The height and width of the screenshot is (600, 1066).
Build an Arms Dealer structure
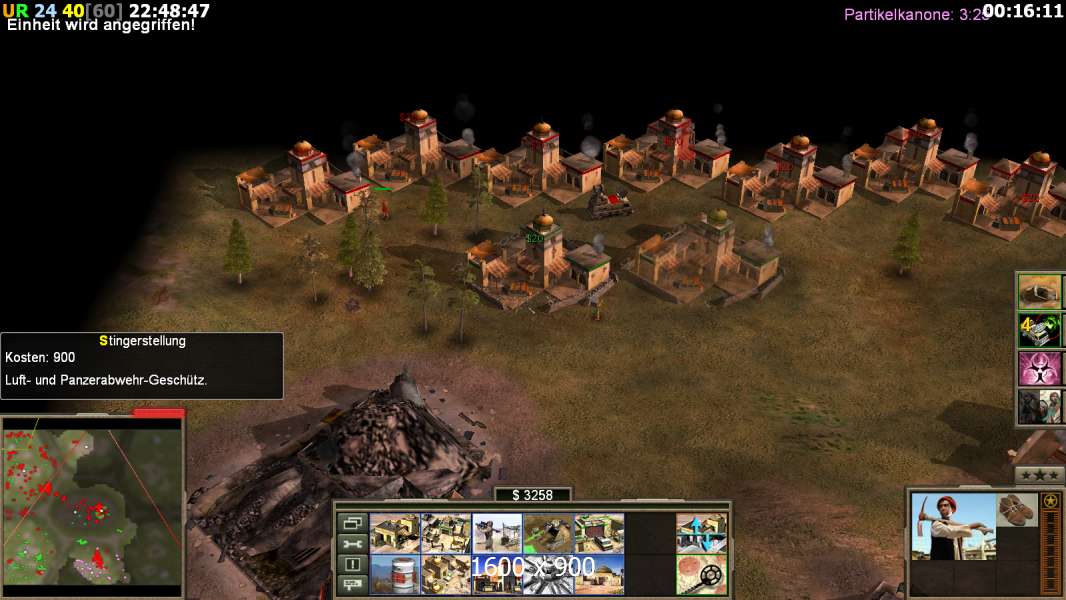[598, 533]
